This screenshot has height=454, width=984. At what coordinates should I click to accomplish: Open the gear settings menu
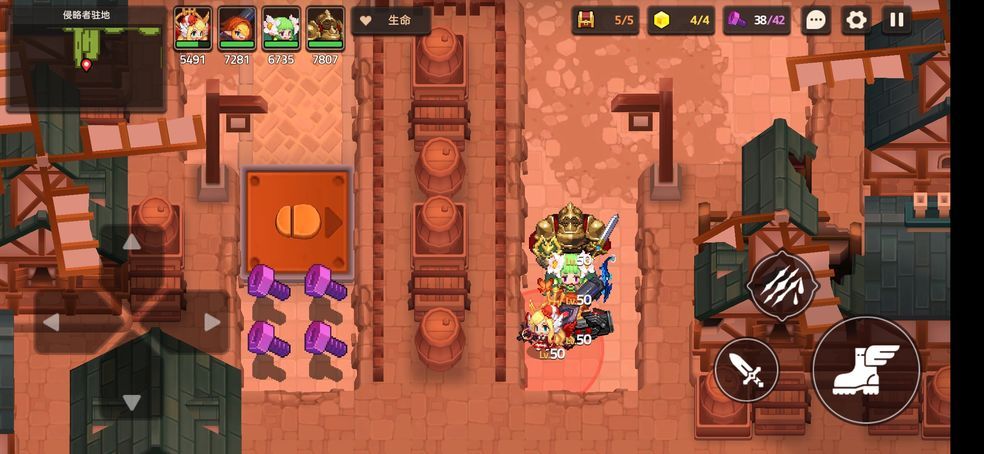pos(856,20)
